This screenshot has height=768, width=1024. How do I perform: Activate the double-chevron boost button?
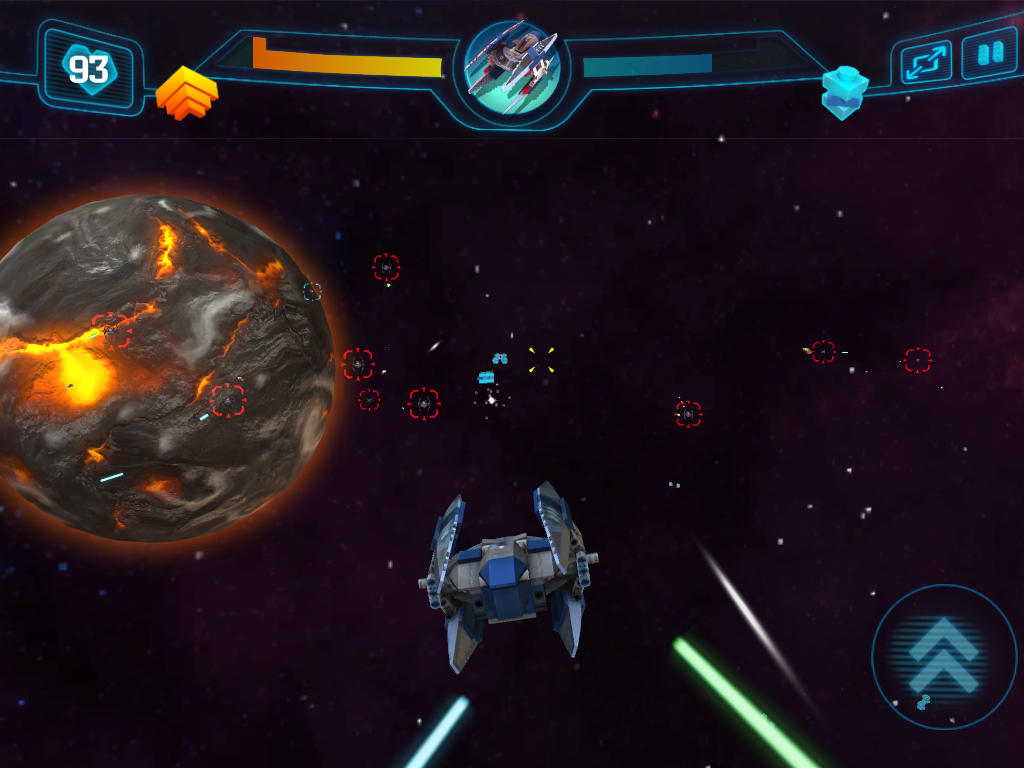click(943, 655)
